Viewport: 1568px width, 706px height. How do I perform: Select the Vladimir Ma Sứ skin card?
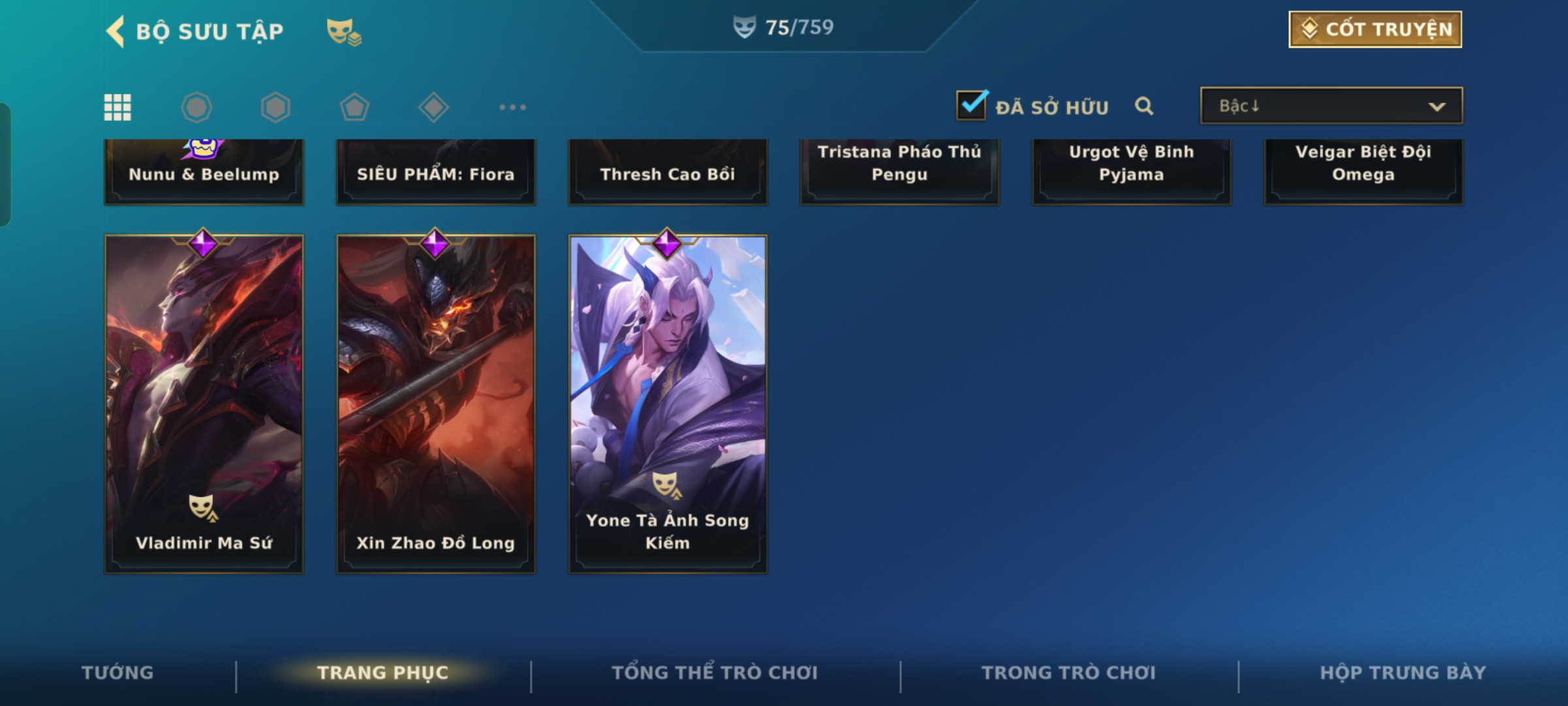pos(204,404)
